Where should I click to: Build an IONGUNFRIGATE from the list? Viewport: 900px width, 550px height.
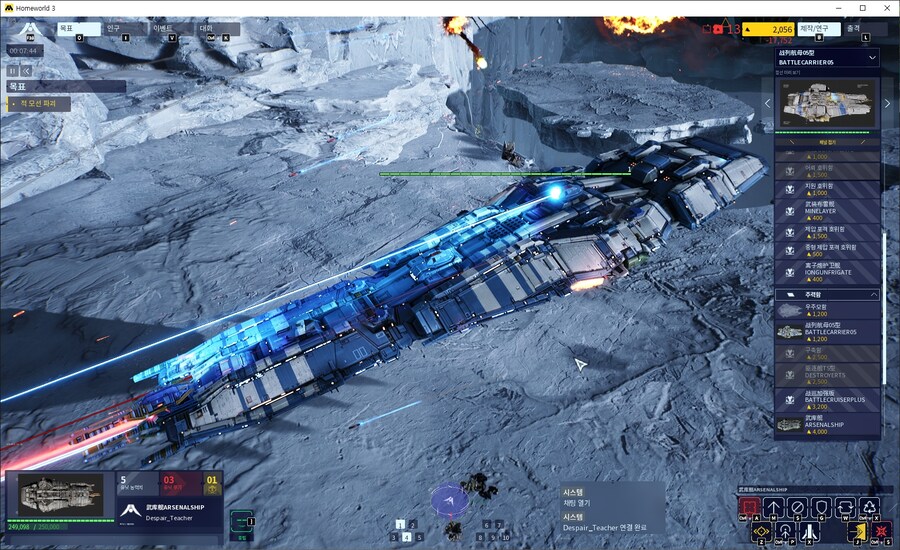click(828, 272)
